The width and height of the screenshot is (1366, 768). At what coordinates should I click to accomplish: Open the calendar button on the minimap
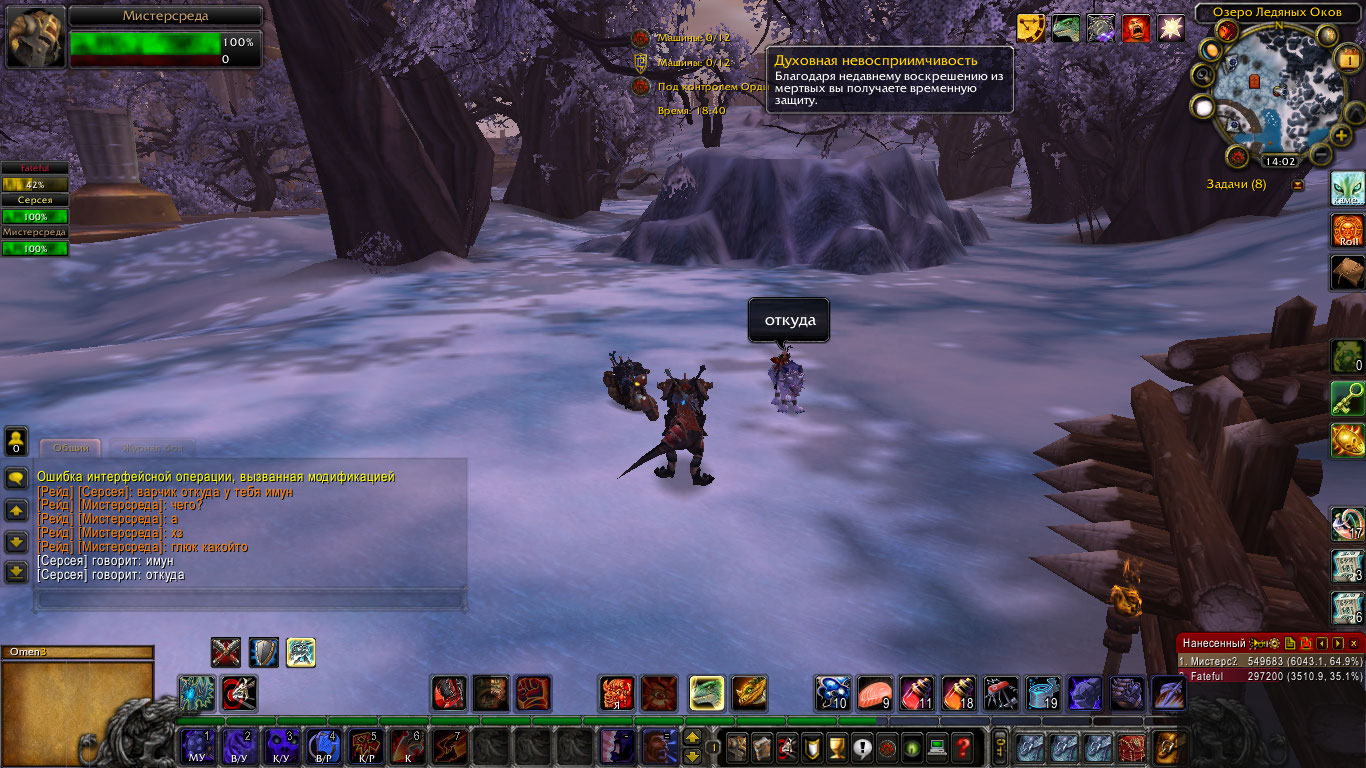pyautogui.click(x=1346, y=58)
